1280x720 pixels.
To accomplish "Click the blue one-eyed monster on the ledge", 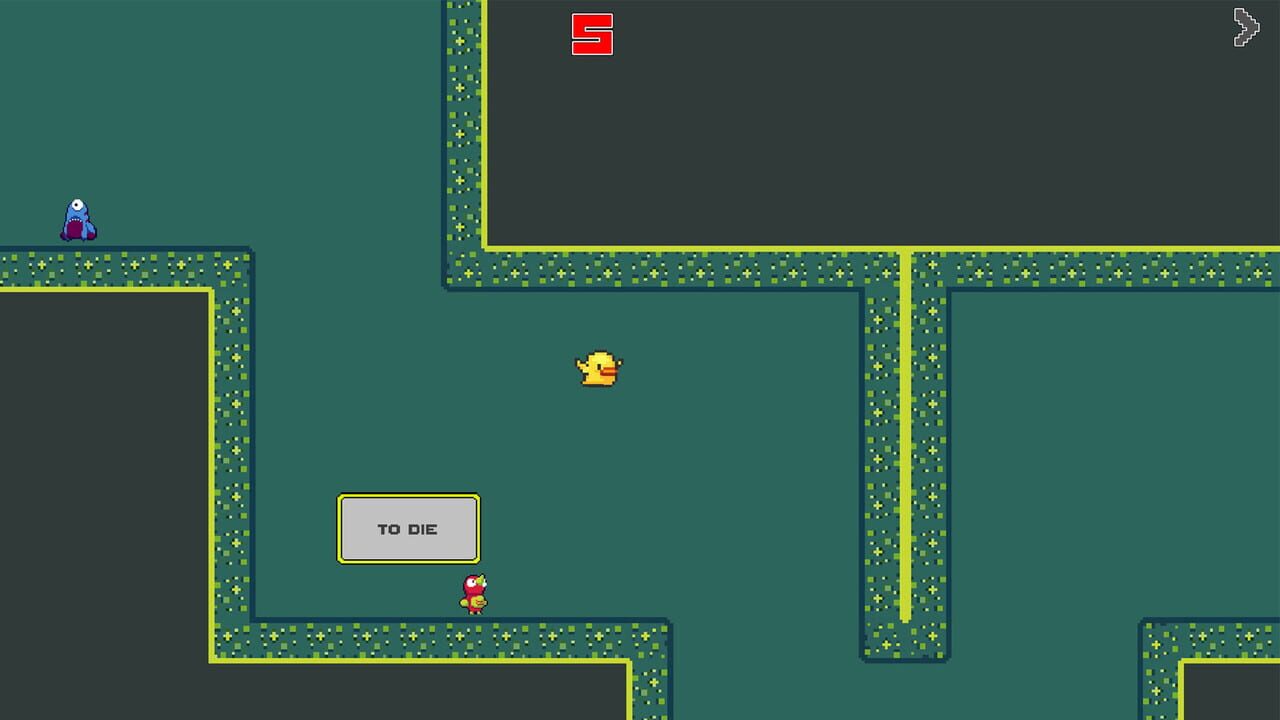I will 77,218.
